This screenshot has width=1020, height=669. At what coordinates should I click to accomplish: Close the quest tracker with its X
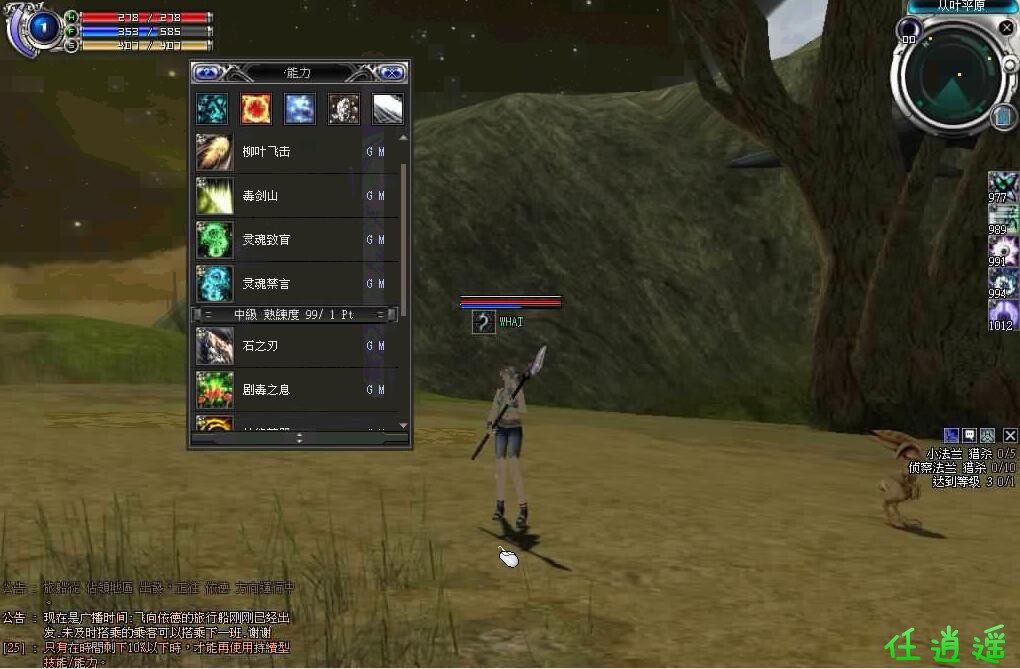point(1010,435)
